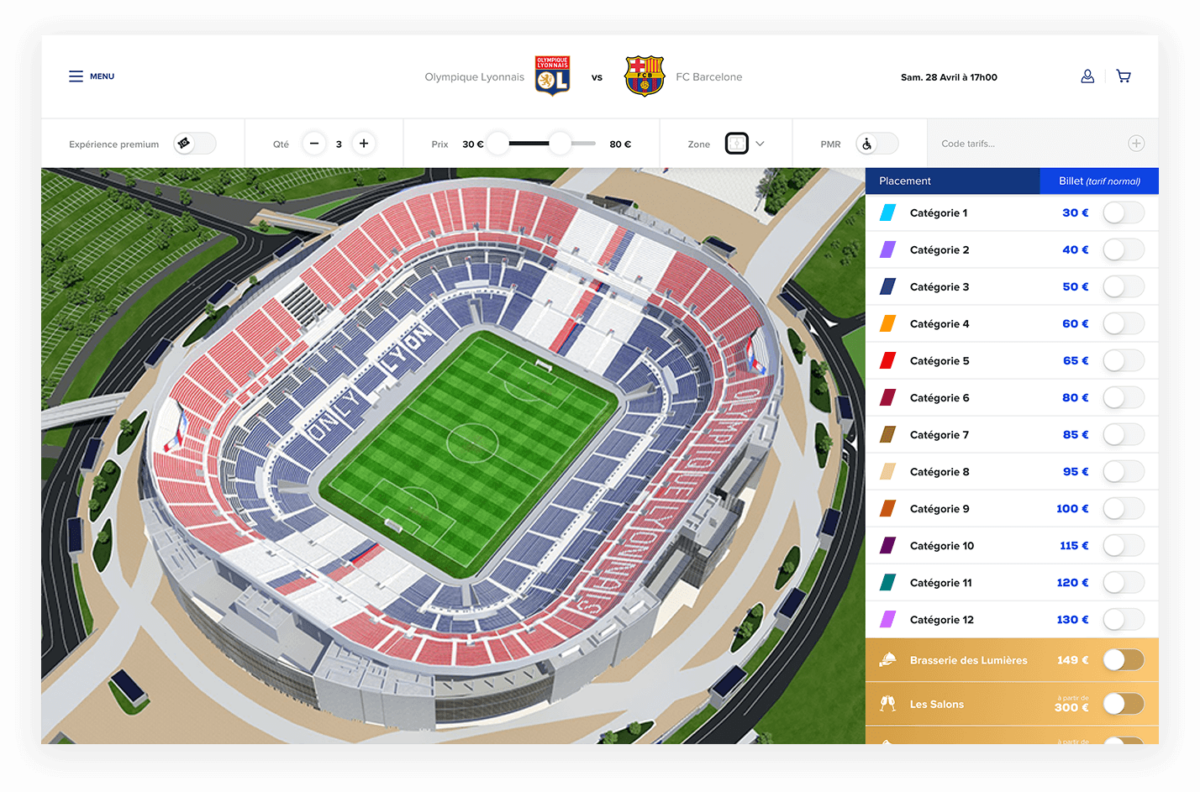Screen dimensions: 1200x792
Task: Select Catégorie 10 at 115 €
Action: click(x=1123, y=546)
